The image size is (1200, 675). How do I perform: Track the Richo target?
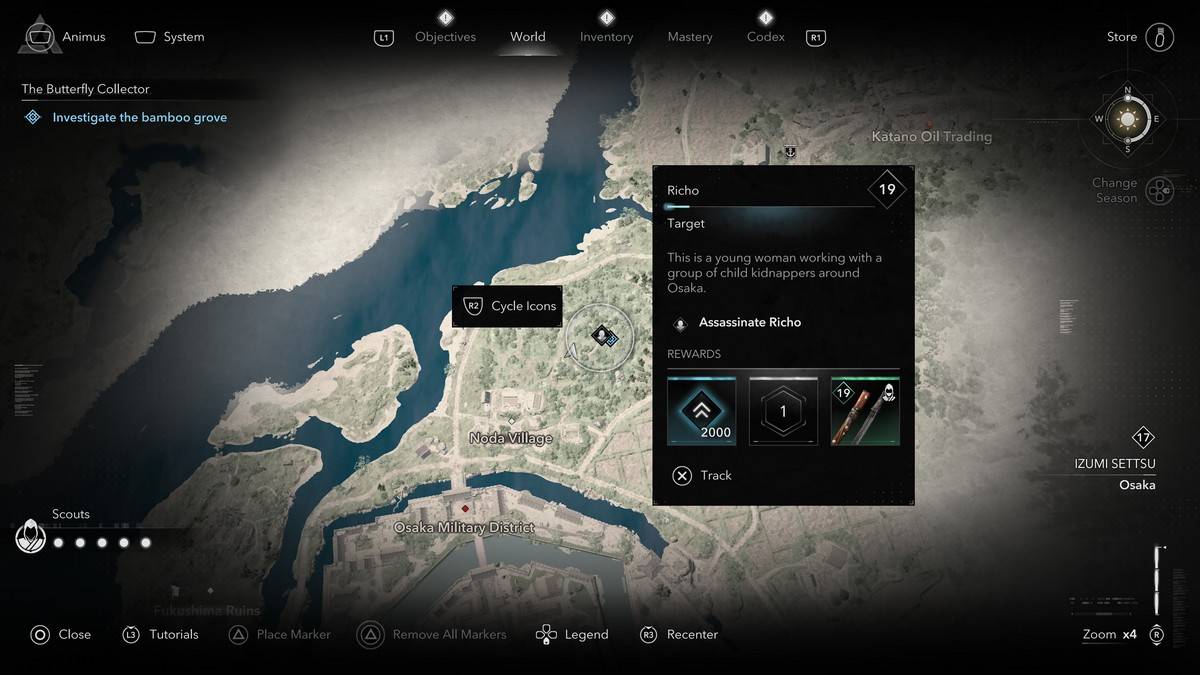point(703,475)
